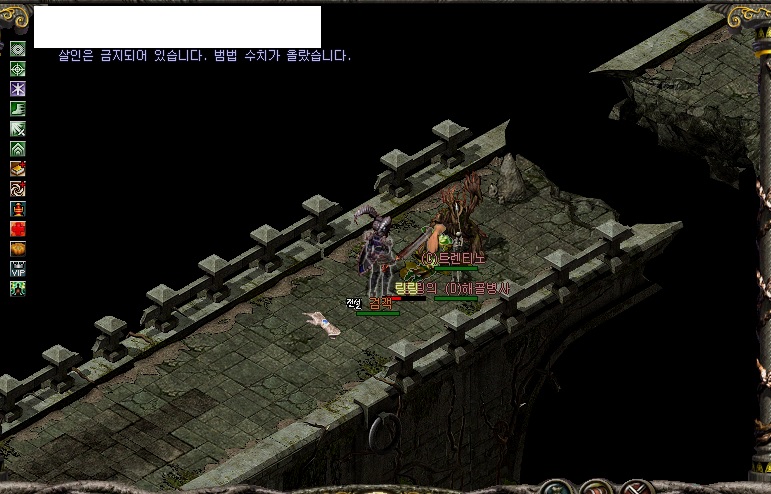The image size is (771, 494).
Task: Click the green figure icon below VIP
Action: (18, 289)
